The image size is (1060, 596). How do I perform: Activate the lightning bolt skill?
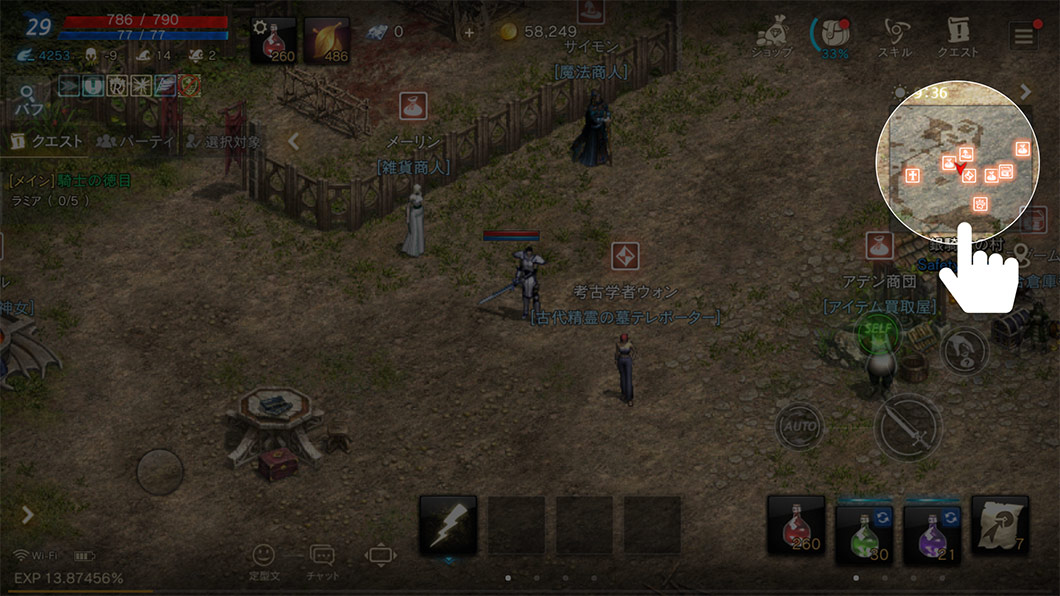click(447, 525)
